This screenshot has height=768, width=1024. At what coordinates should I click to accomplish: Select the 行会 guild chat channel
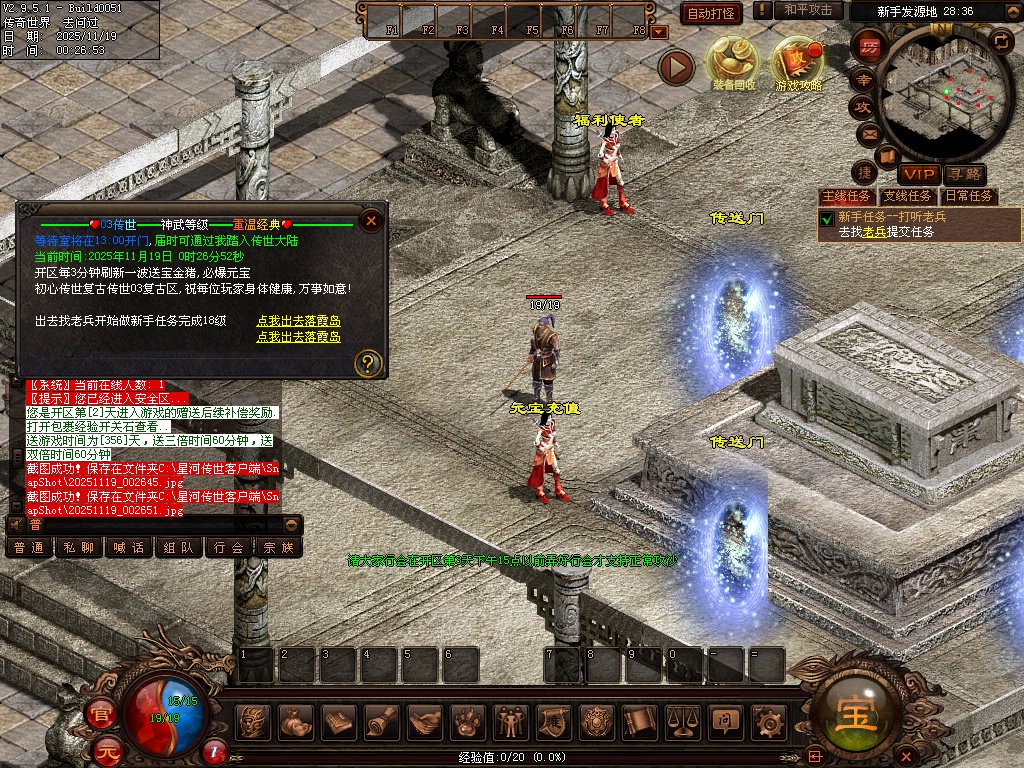[229, 547]
